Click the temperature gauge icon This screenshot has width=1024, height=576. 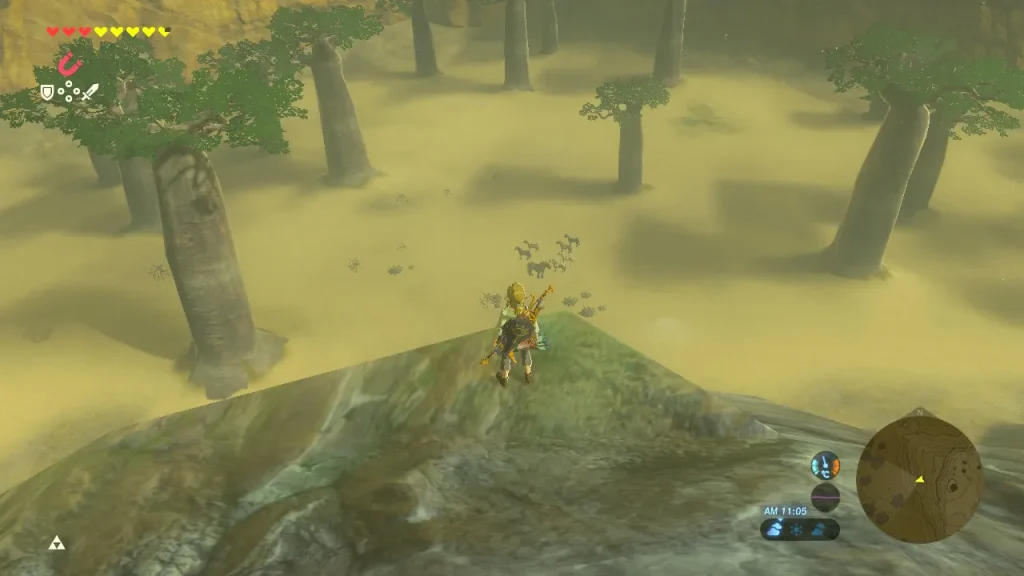pos(825,465)
